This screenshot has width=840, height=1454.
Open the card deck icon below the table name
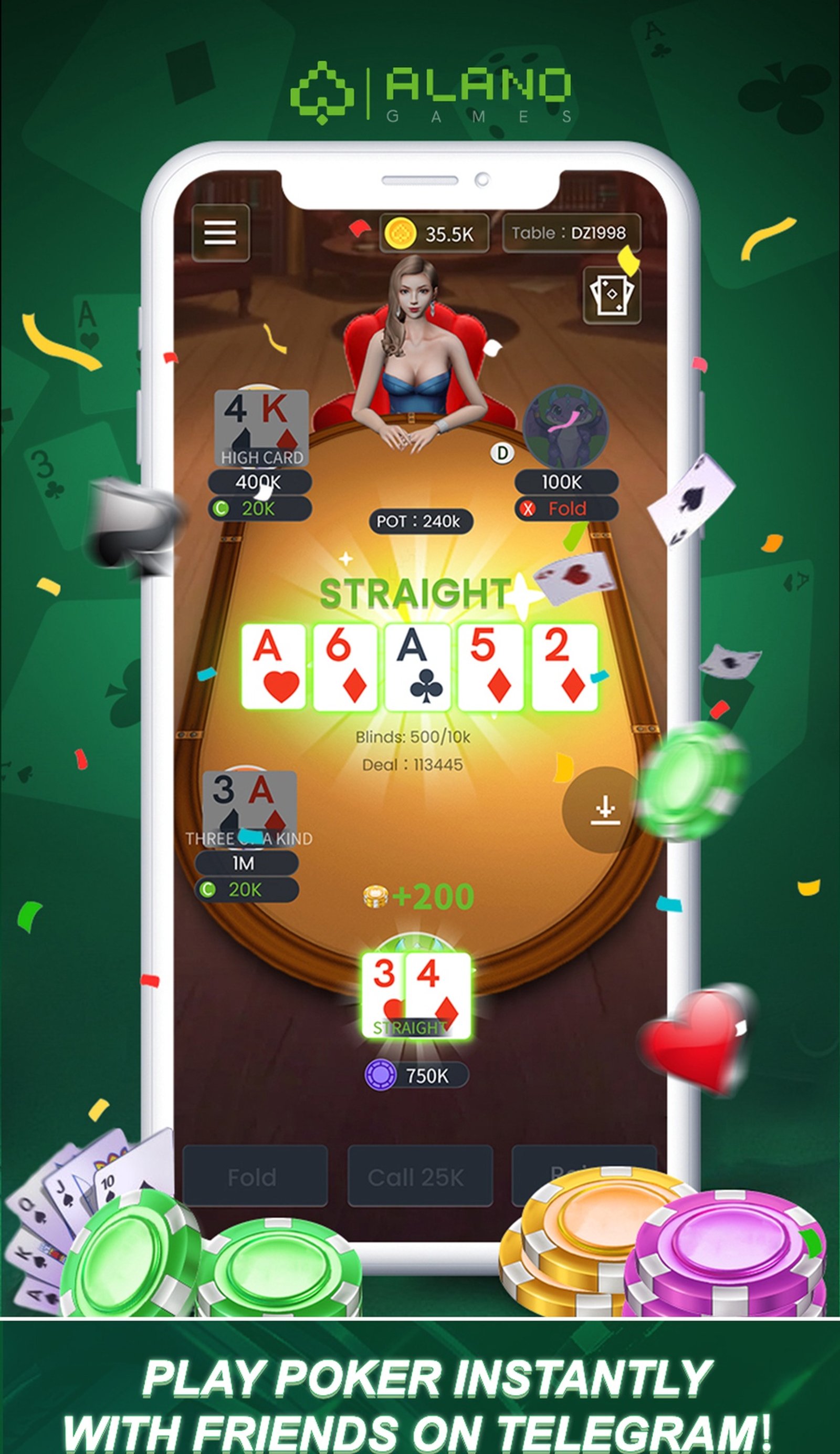pyautogui.click(x=611, y=296)
